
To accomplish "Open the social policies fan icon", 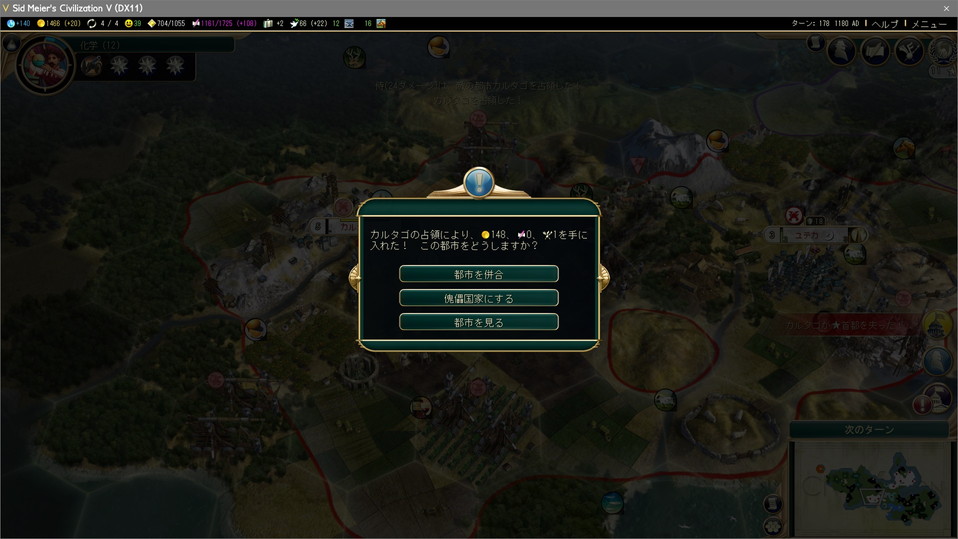I will click(x=909, y=51).
